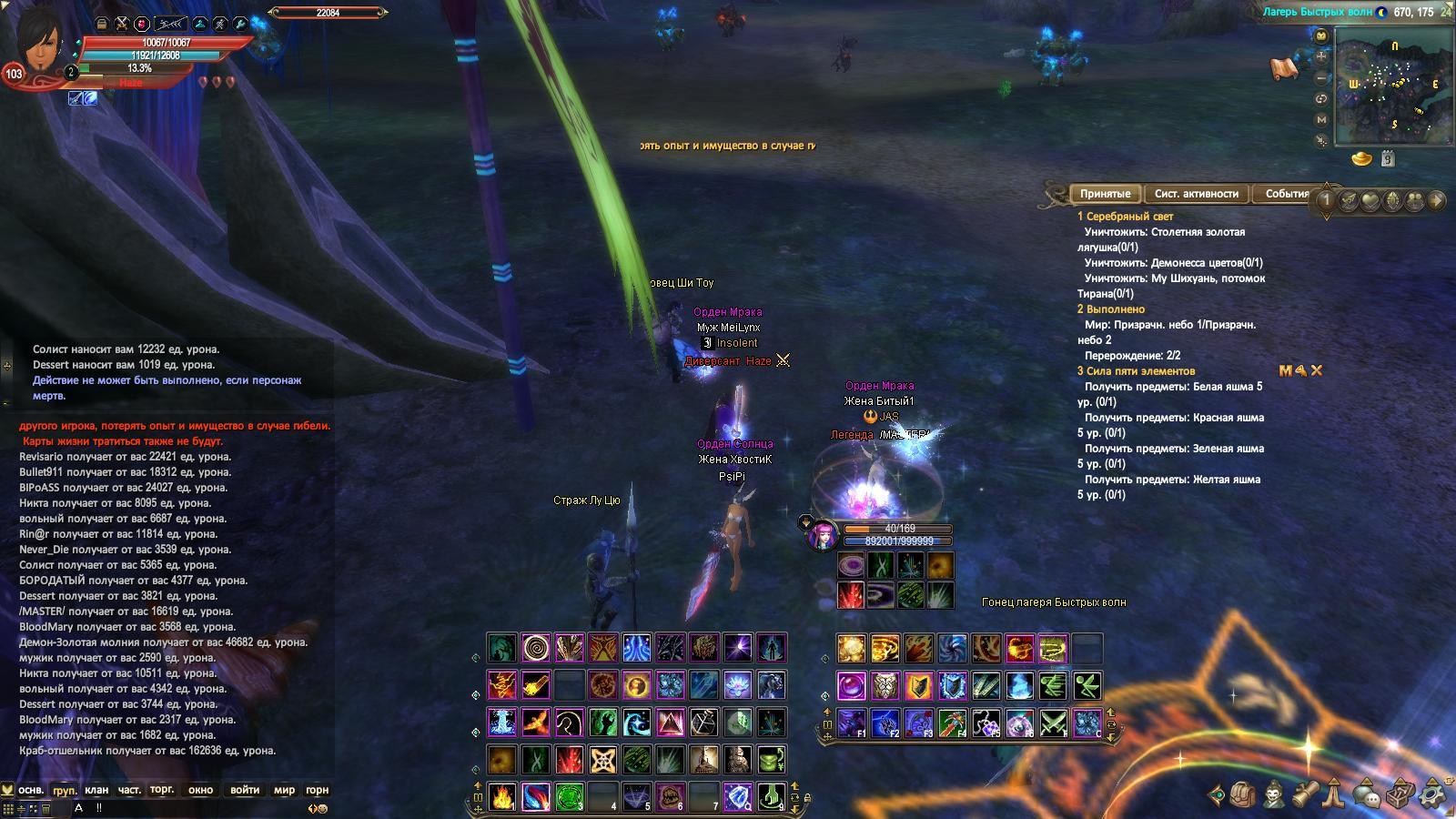Open the world map with the M button
Screen dimensions: 1456x819
click(1321, 120)
